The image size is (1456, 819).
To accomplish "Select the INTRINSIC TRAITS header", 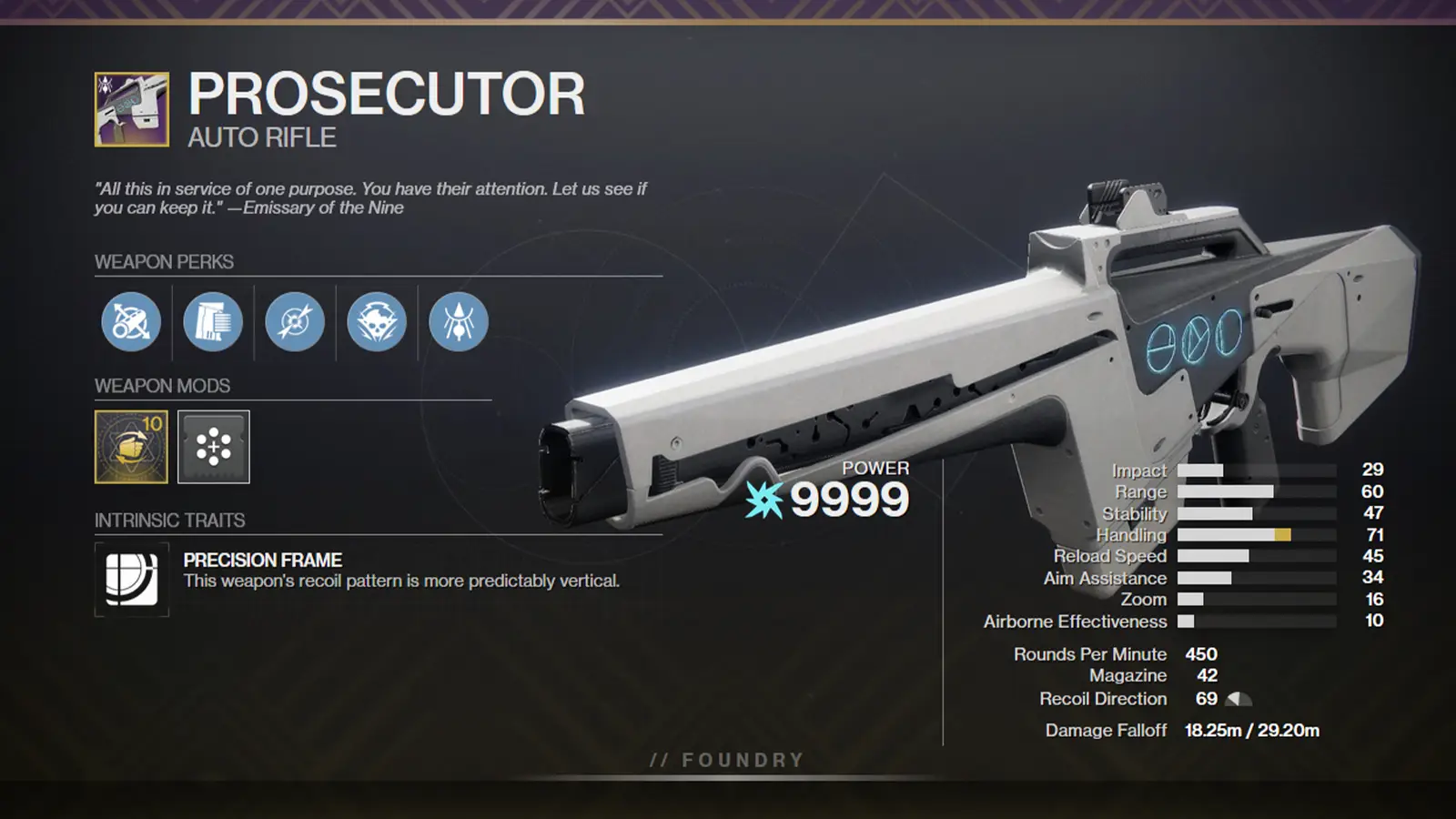I will [169, 521].
